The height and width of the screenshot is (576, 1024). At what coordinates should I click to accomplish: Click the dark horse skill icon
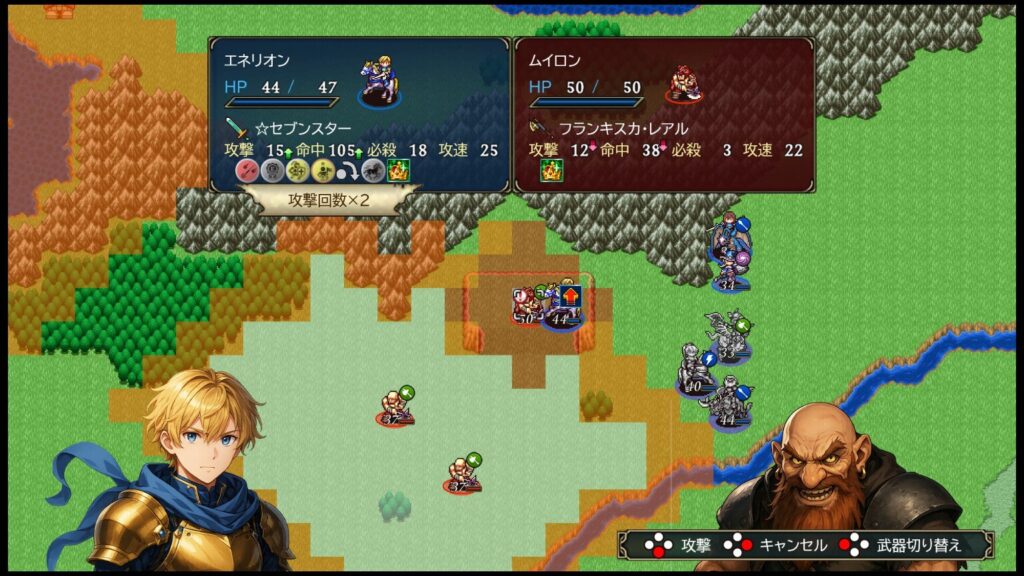373,170
